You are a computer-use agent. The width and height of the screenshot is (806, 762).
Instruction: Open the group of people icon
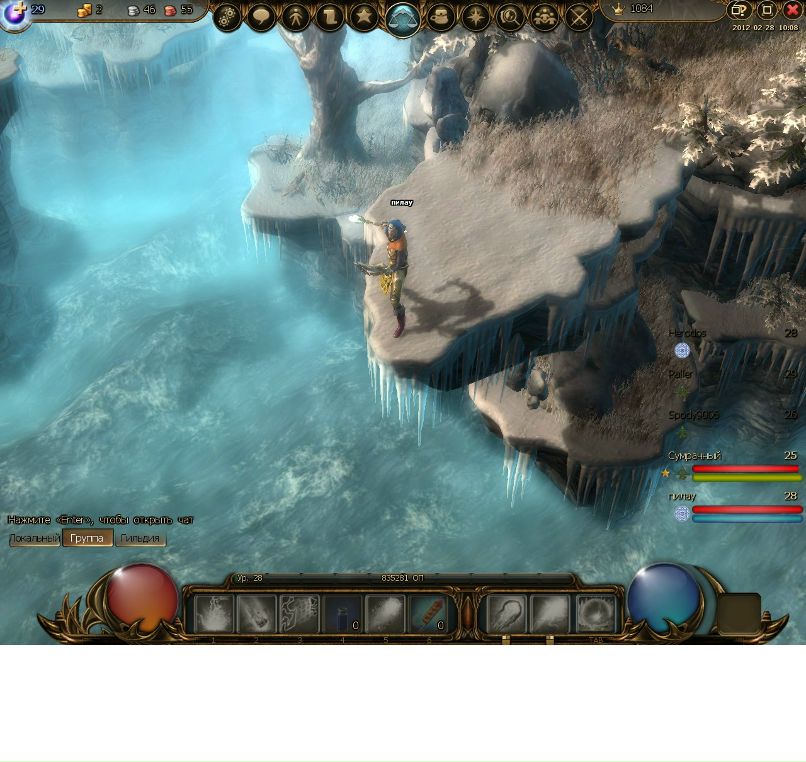544,17
